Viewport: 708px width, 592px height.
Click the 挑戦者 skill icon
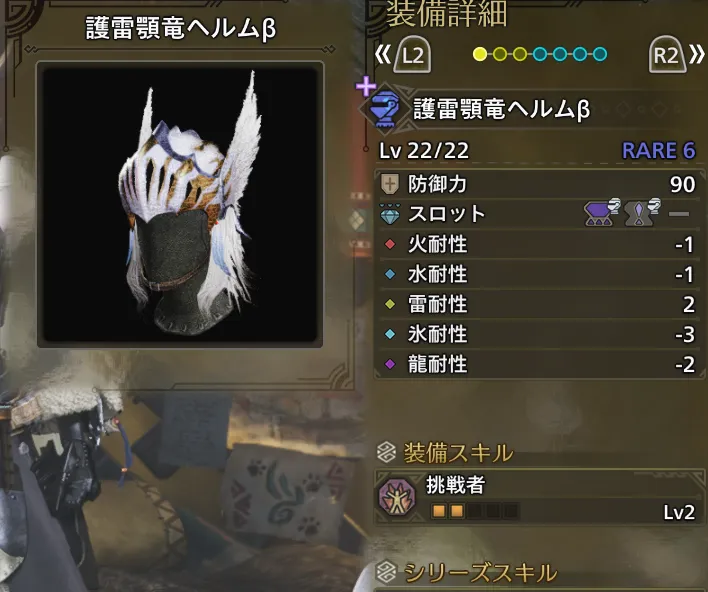pyautogui.click(x=401, y=498)
